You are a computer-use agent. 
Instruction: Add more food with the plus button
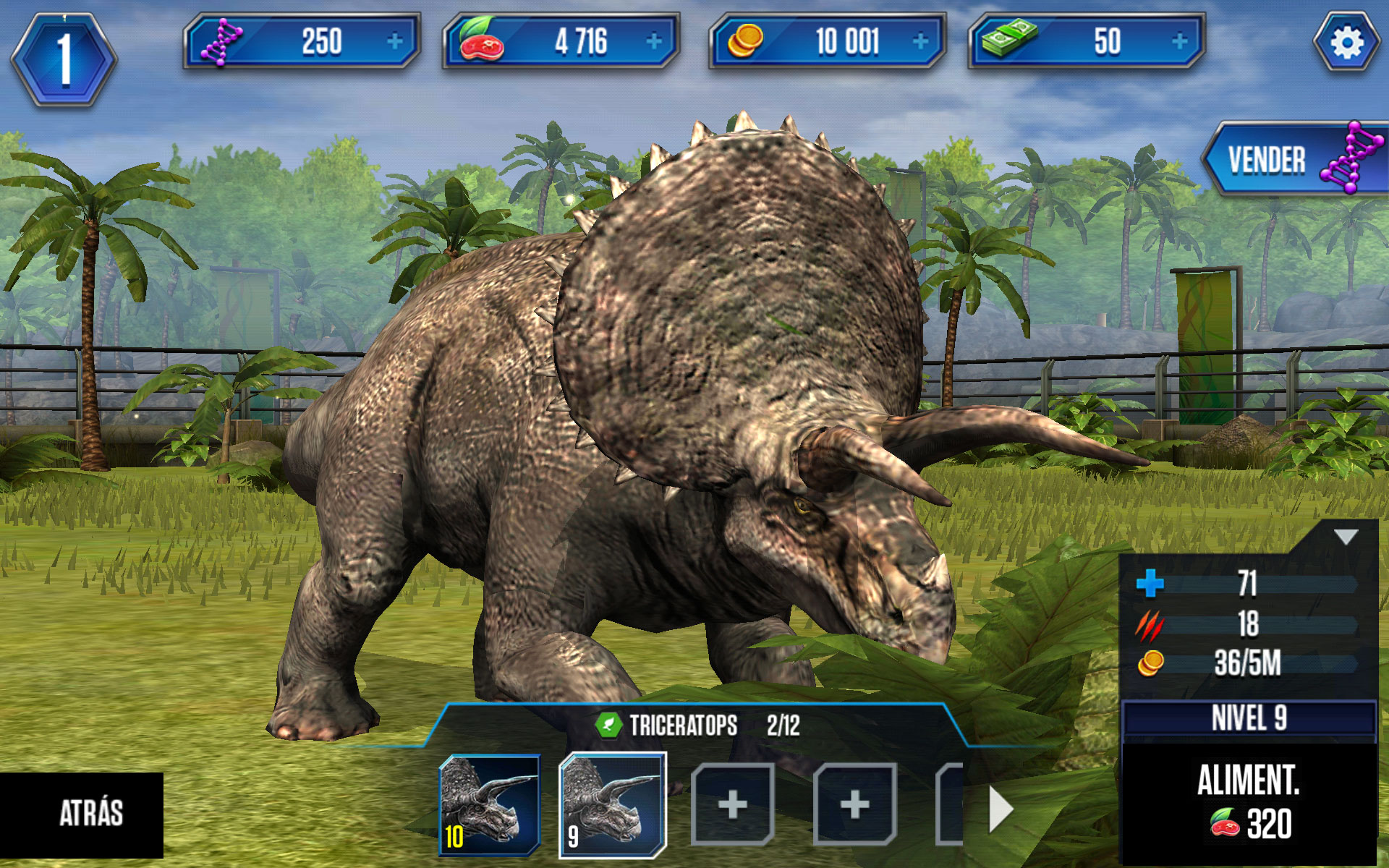click(654, 42)
